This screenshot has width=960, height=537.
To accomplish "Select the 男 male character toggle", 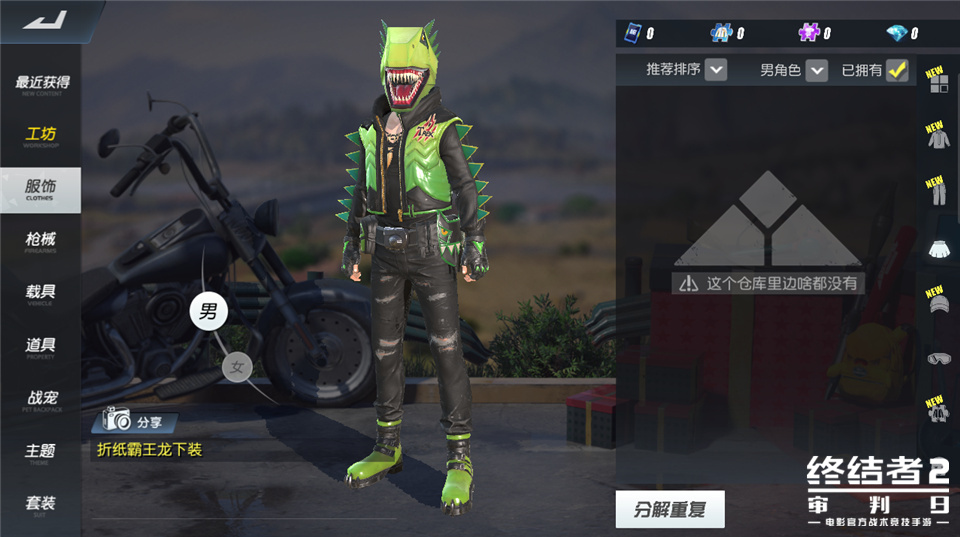I will coord(208,311).
